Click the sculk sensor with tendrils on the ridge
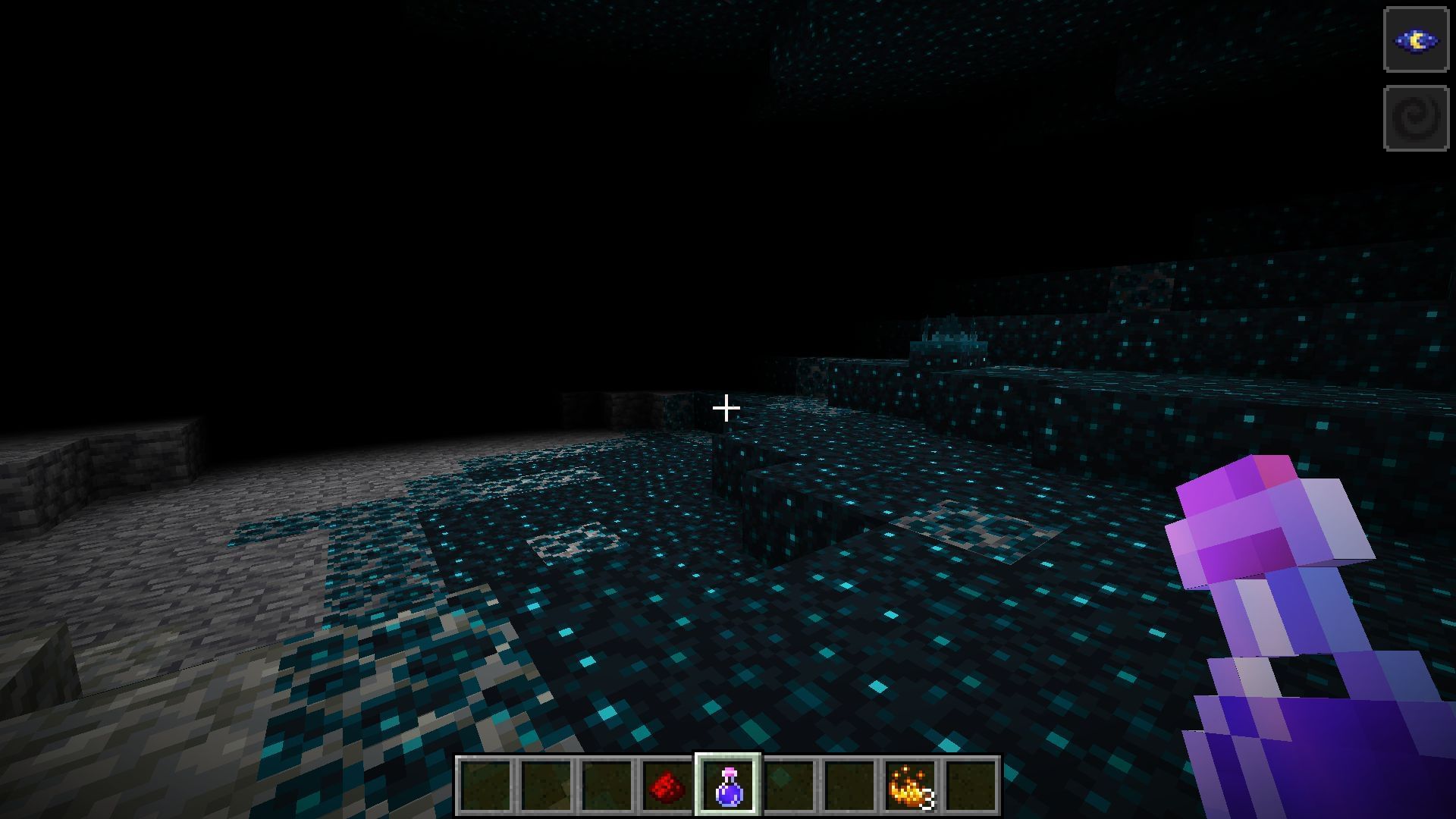1456x819 pixels. point(952,337)
